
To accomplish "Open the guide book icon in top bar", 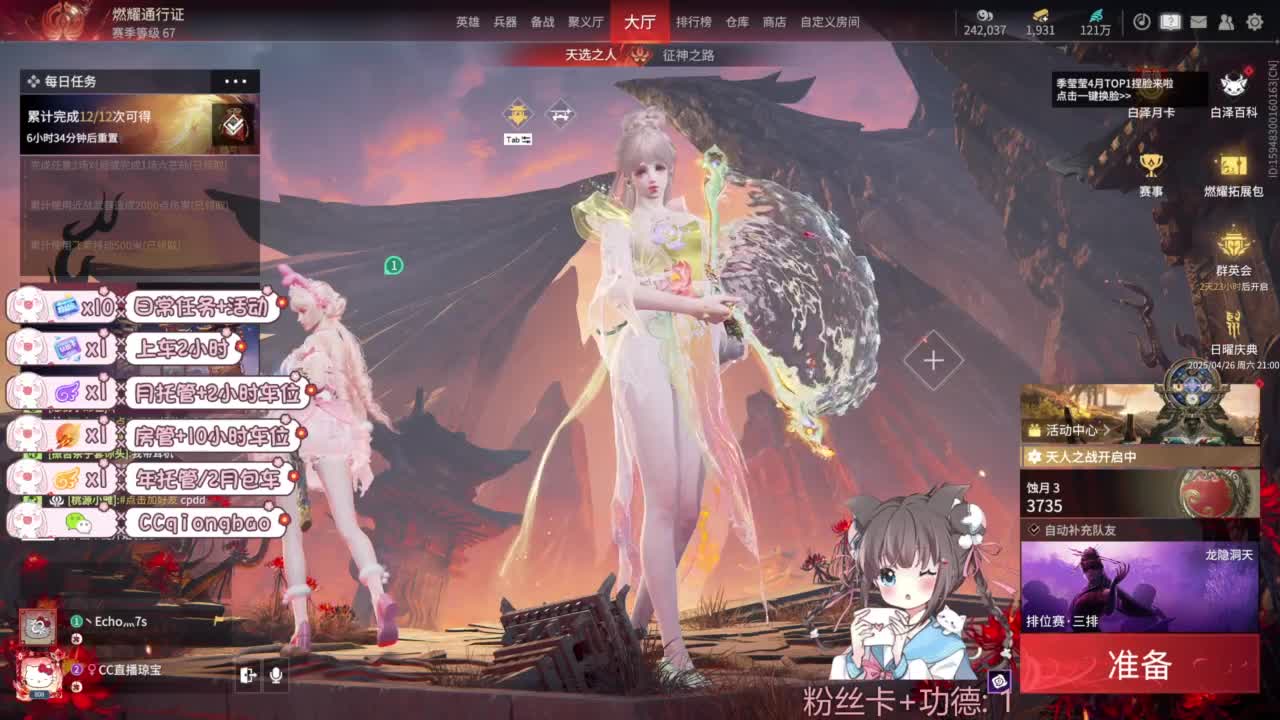I will click(x=1171, y=19).
